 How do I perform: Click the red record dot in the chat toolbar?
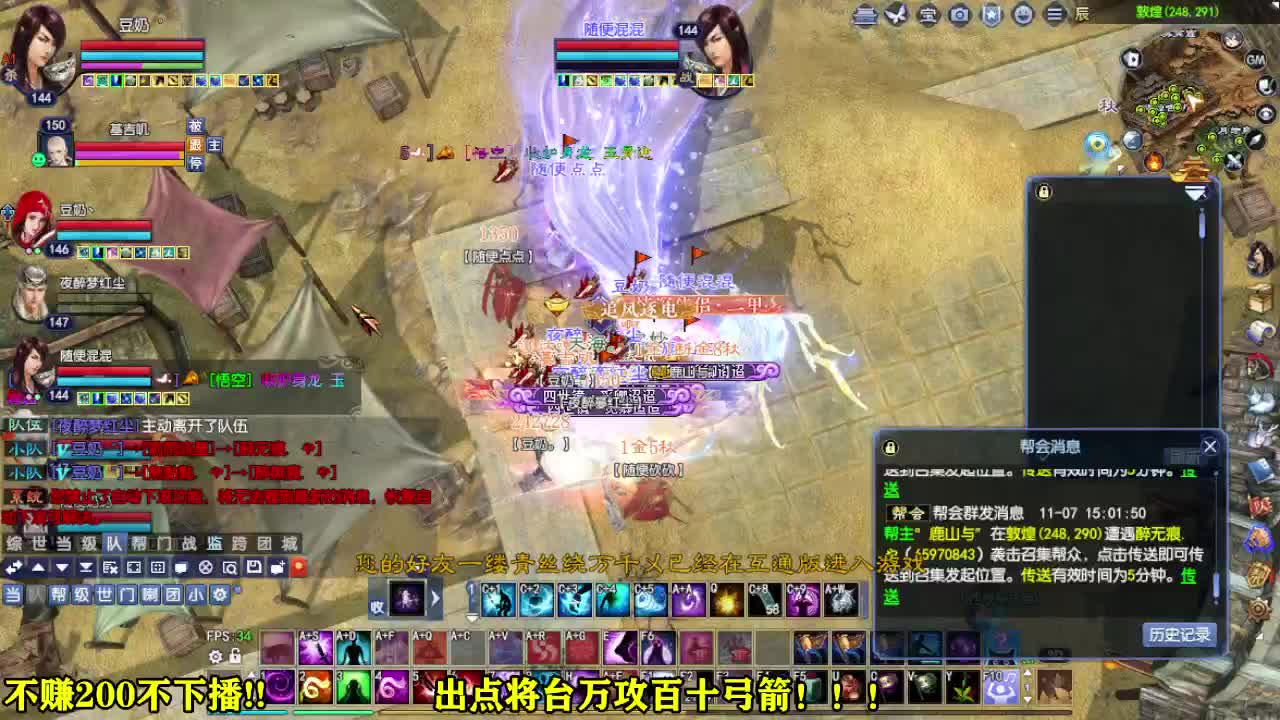tap(299, 568)
